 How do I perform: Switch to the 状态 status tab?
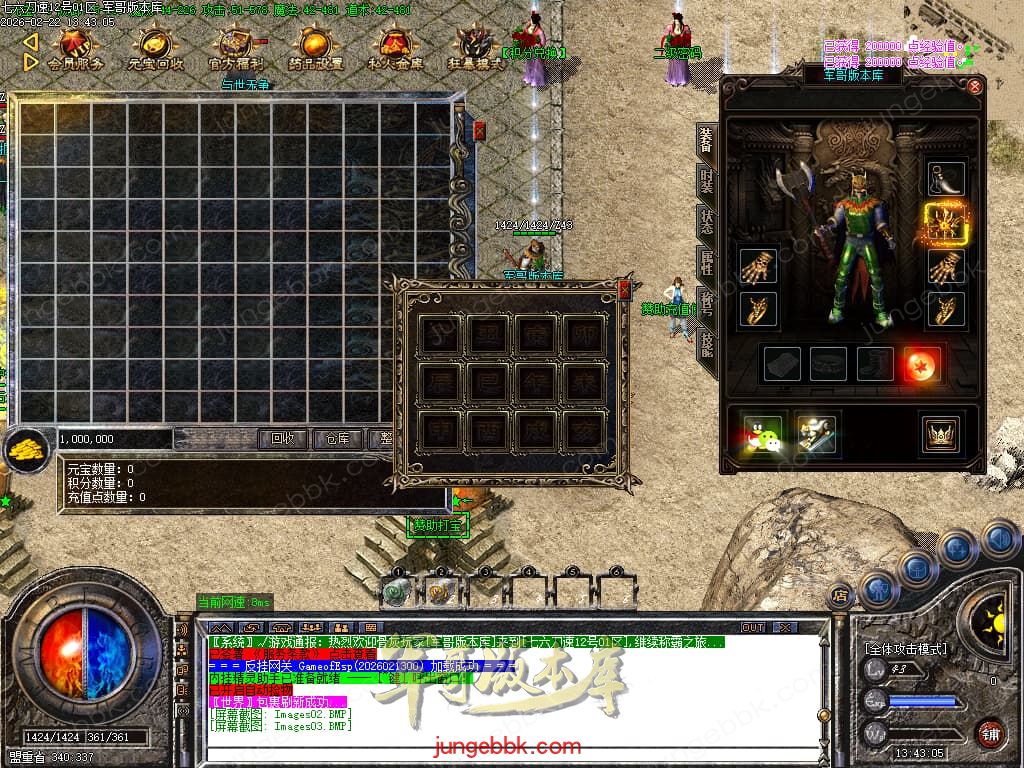[x=707, y=222]
